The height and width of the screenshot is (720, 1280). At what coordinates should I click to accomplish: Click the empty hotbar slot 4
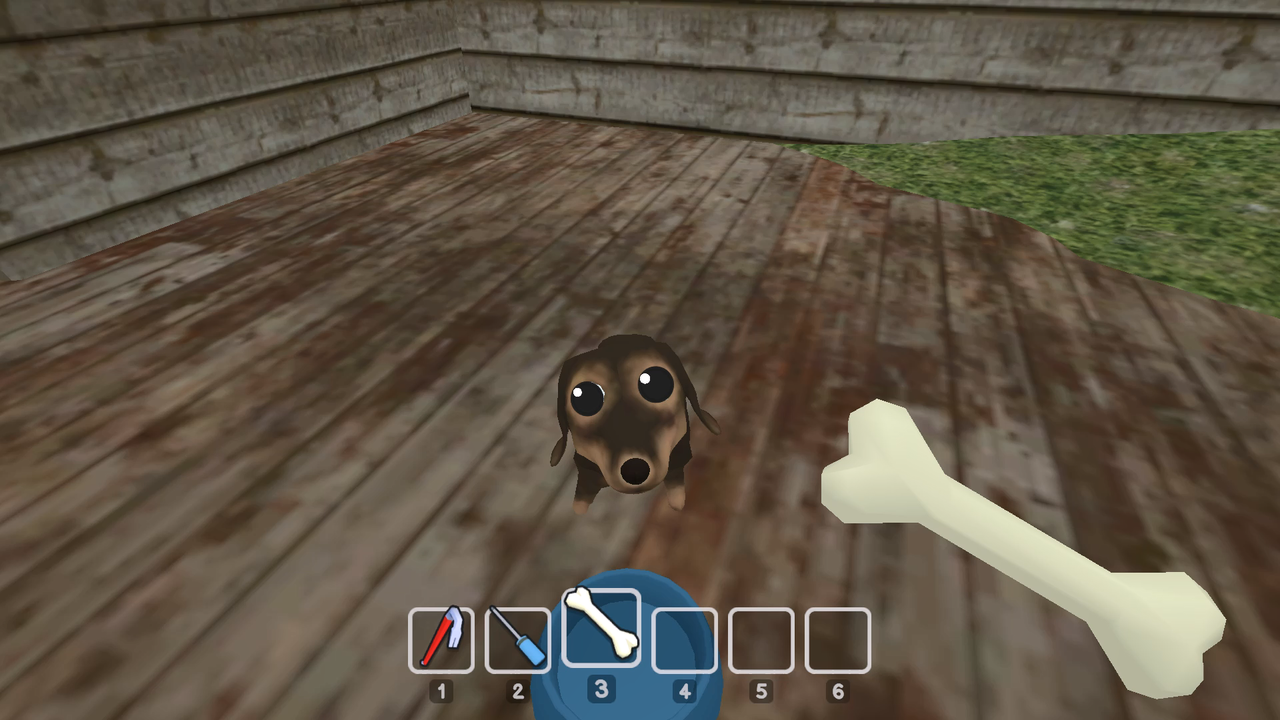[x=684, y=638]
